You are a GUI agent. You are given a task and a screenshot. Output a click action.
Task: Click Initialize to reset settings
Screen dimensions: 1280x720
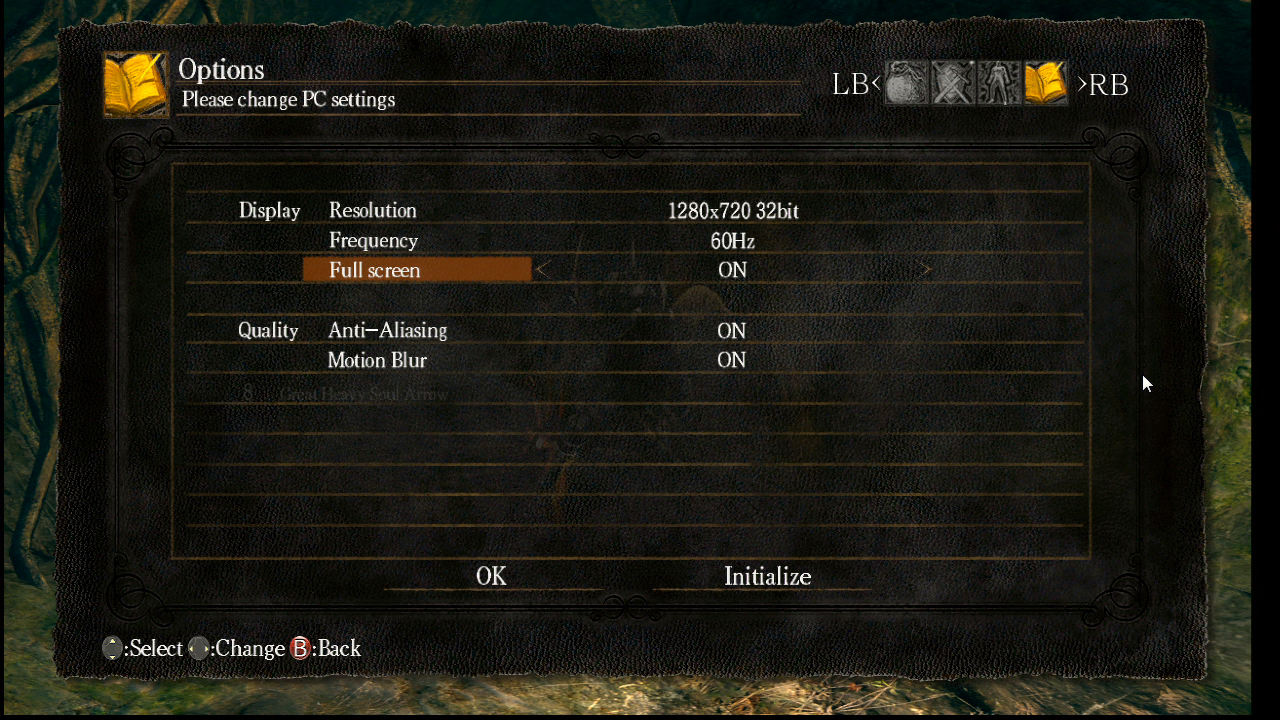[768, 576]
